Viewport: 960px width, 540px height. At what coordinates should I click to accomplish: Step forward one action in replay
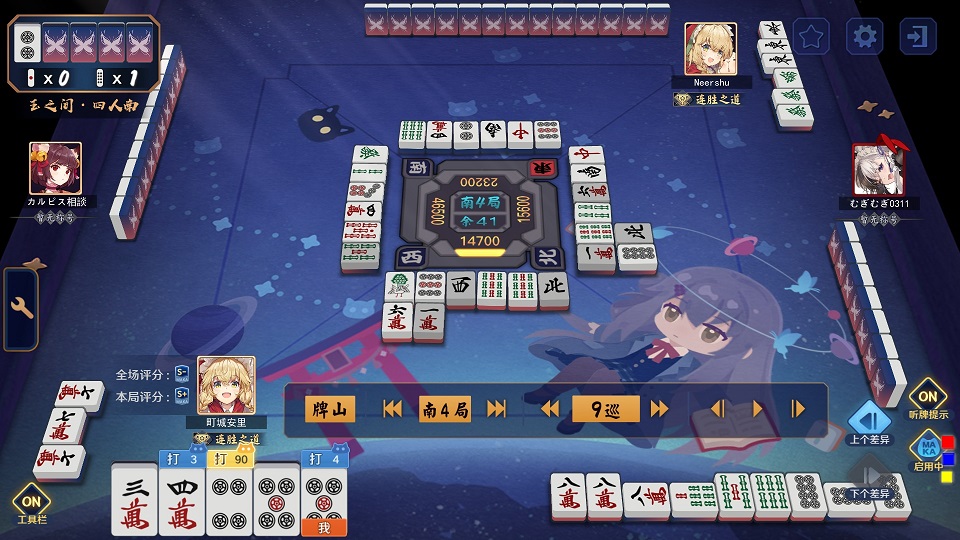(798, 409)
